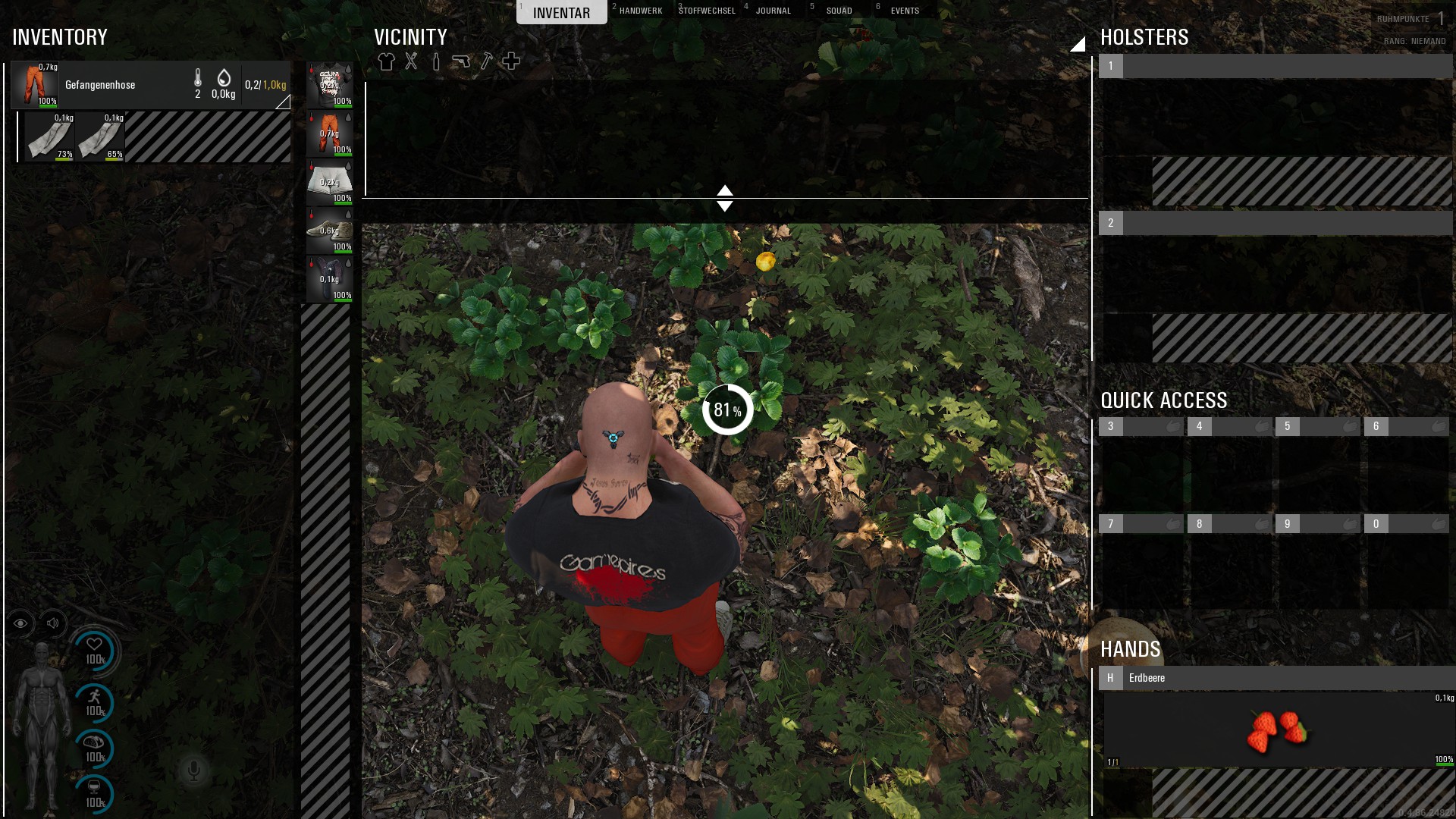Filter vicinity by clothing shirt icon

pyautogui.click(x=386, y=61)
